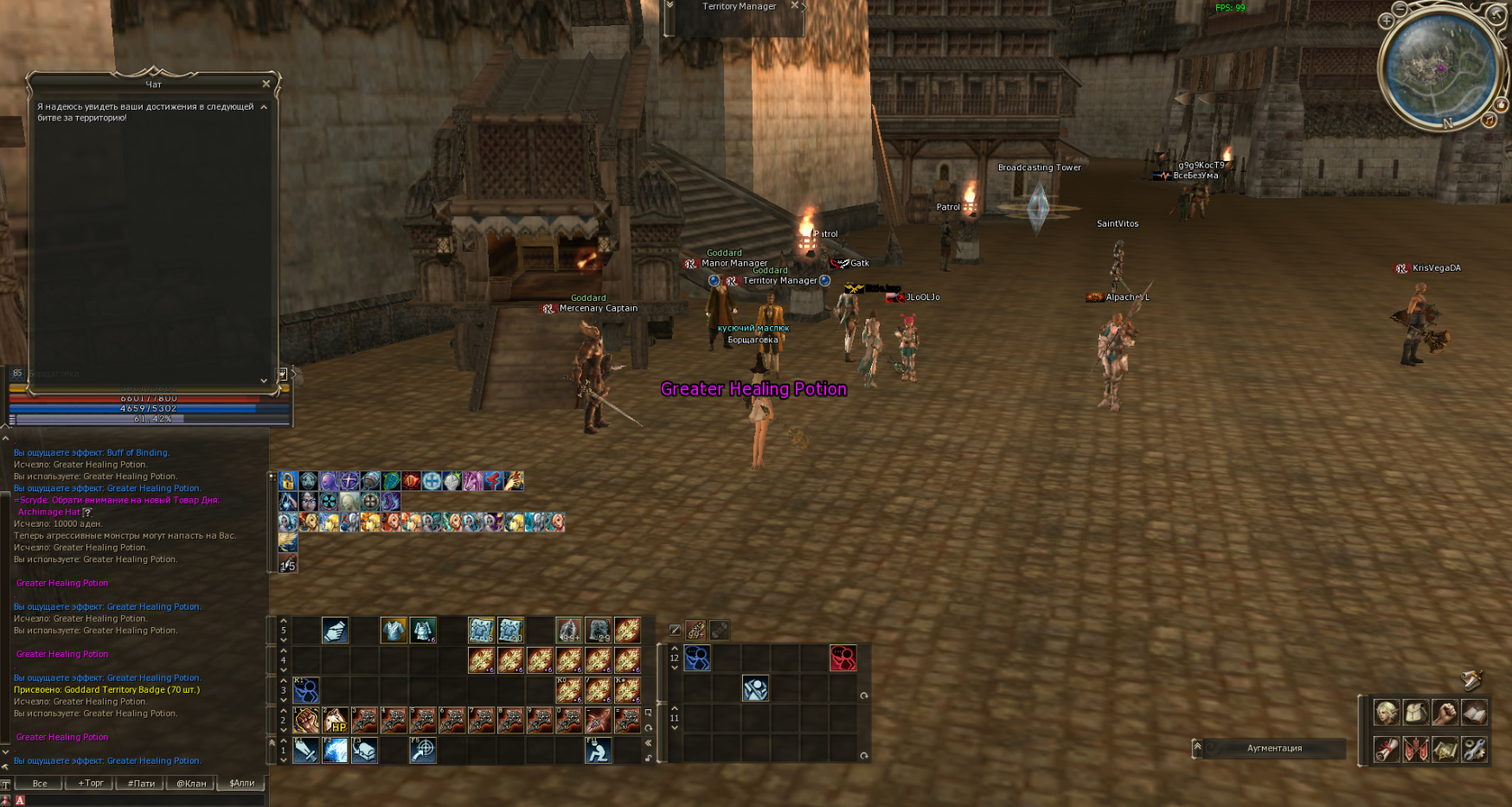
Task: Use the HP potion hotbar slot
Action: coord(335,721)
